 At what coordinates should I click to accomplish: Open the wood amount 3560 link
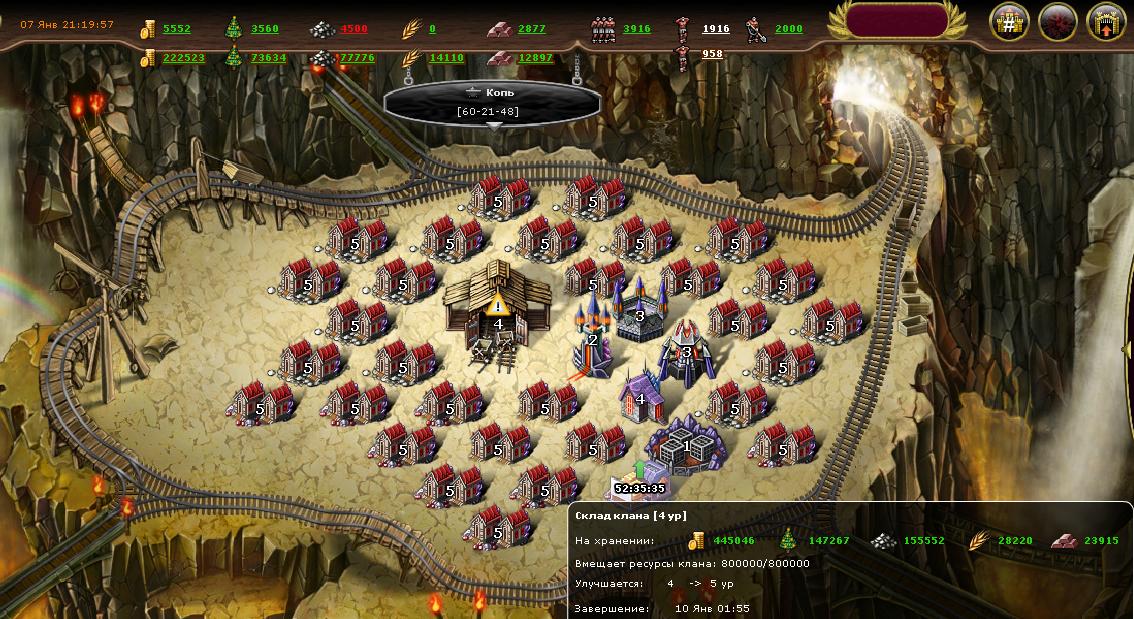pyautogui.click(x=265, y=29)
